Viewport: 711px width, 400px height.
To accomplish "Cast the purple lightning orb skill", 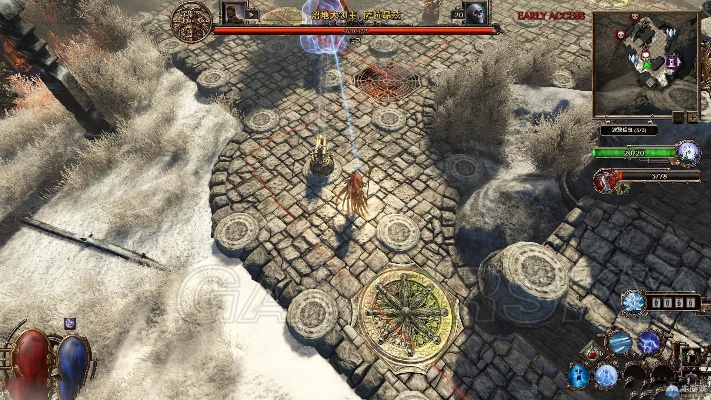I will (650, 343).
